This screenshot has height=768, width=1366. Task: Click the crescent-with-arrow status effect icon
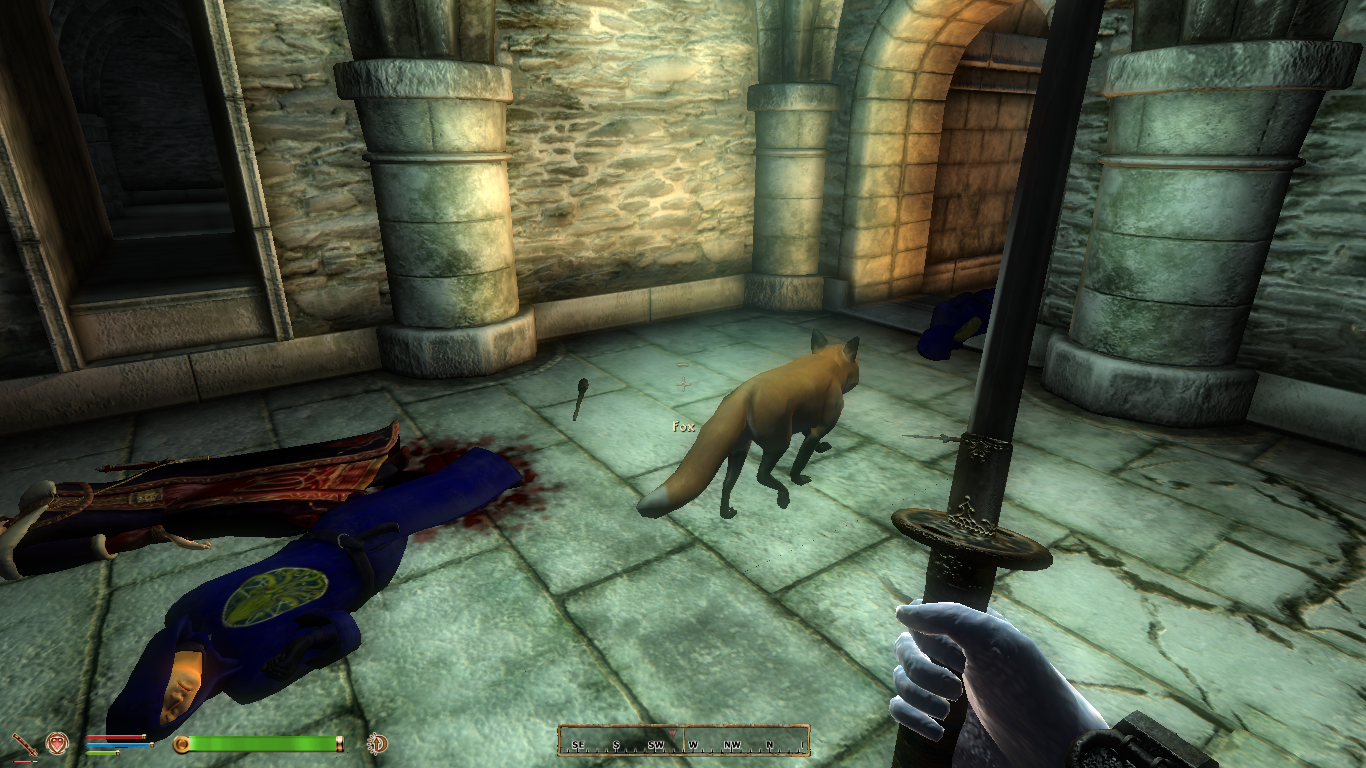coord(378,743)
